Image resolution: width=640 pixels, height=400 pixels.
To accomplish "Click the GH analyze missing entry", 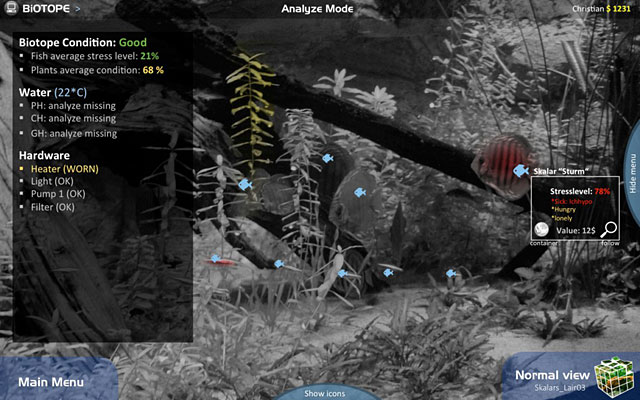I will pyautogui.click(x=72, y=133).
